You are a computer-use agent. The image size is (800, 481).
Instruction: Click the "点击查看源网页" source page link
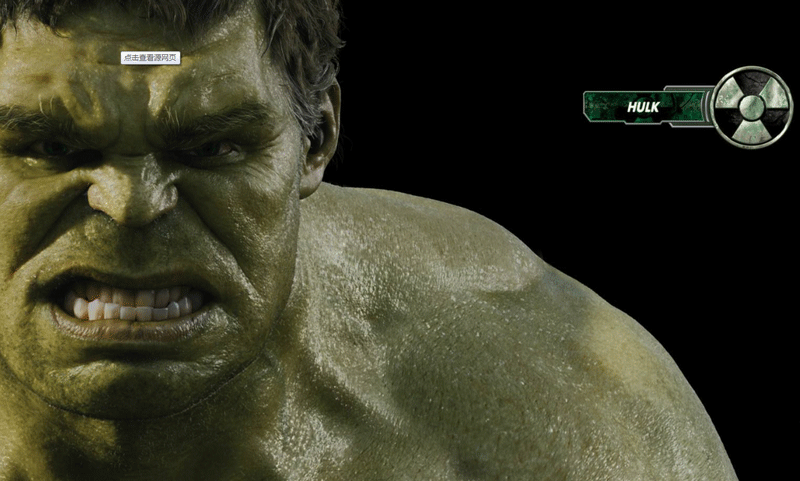coord(150,58)
